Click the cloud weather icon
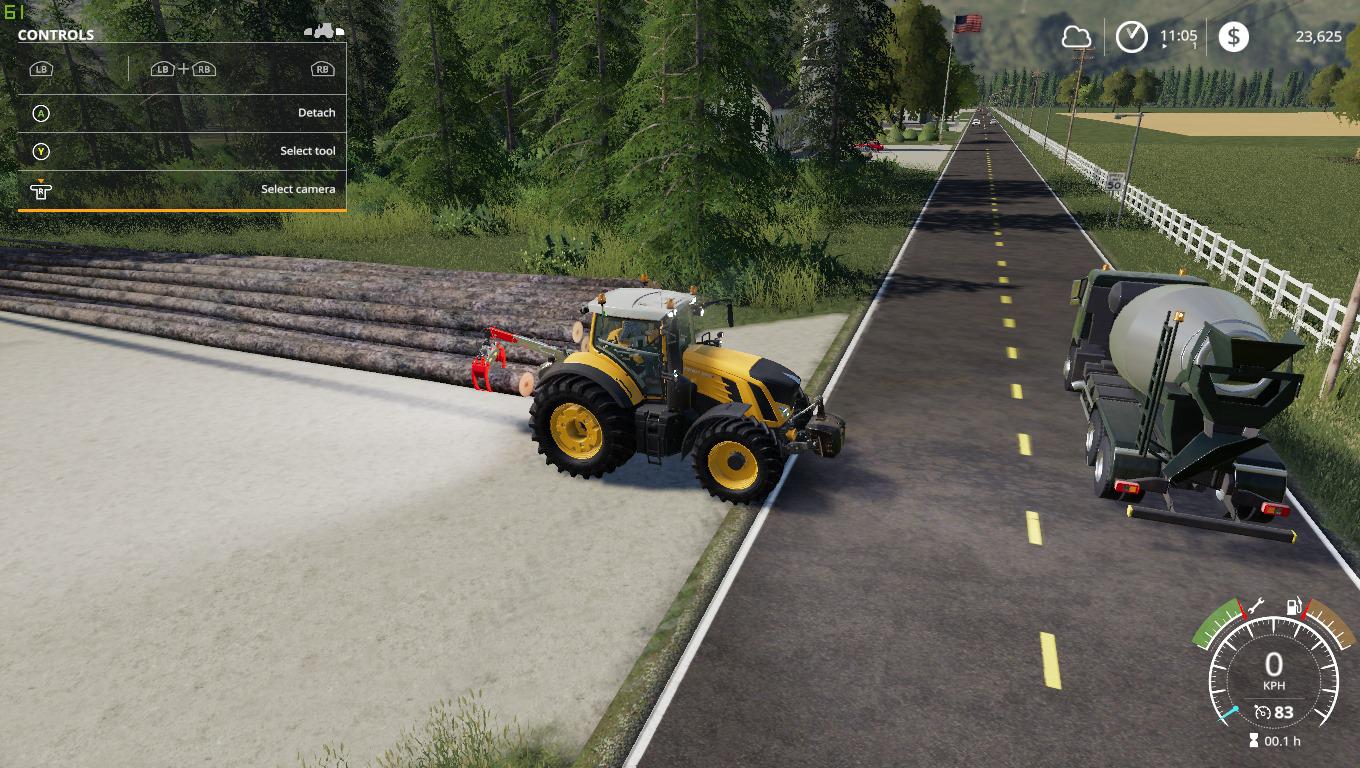Image resolution: width=1360 pixels, height=768 pixels. (x=1076, y=37)
